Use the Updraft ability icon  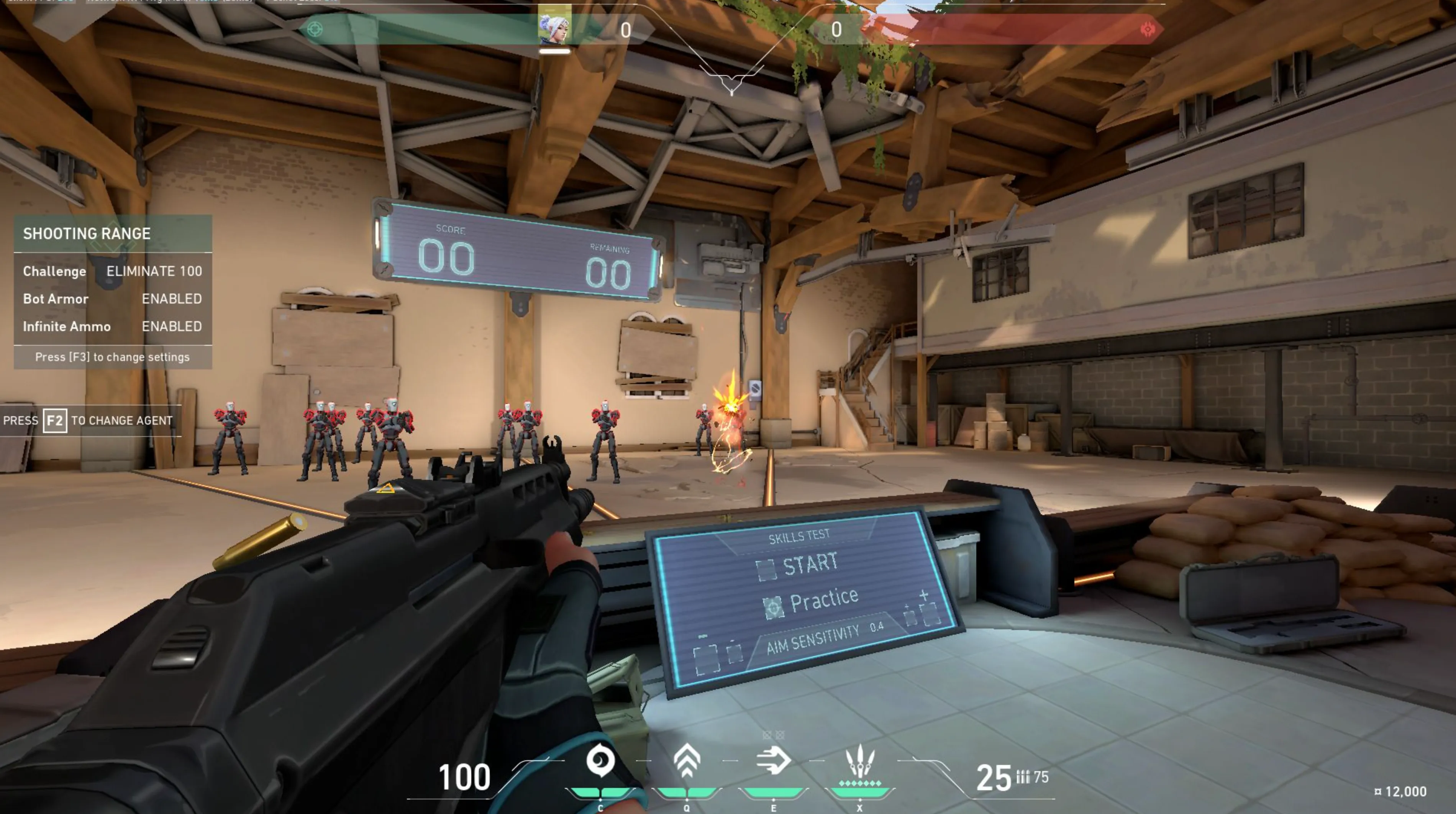coord(687,761)
